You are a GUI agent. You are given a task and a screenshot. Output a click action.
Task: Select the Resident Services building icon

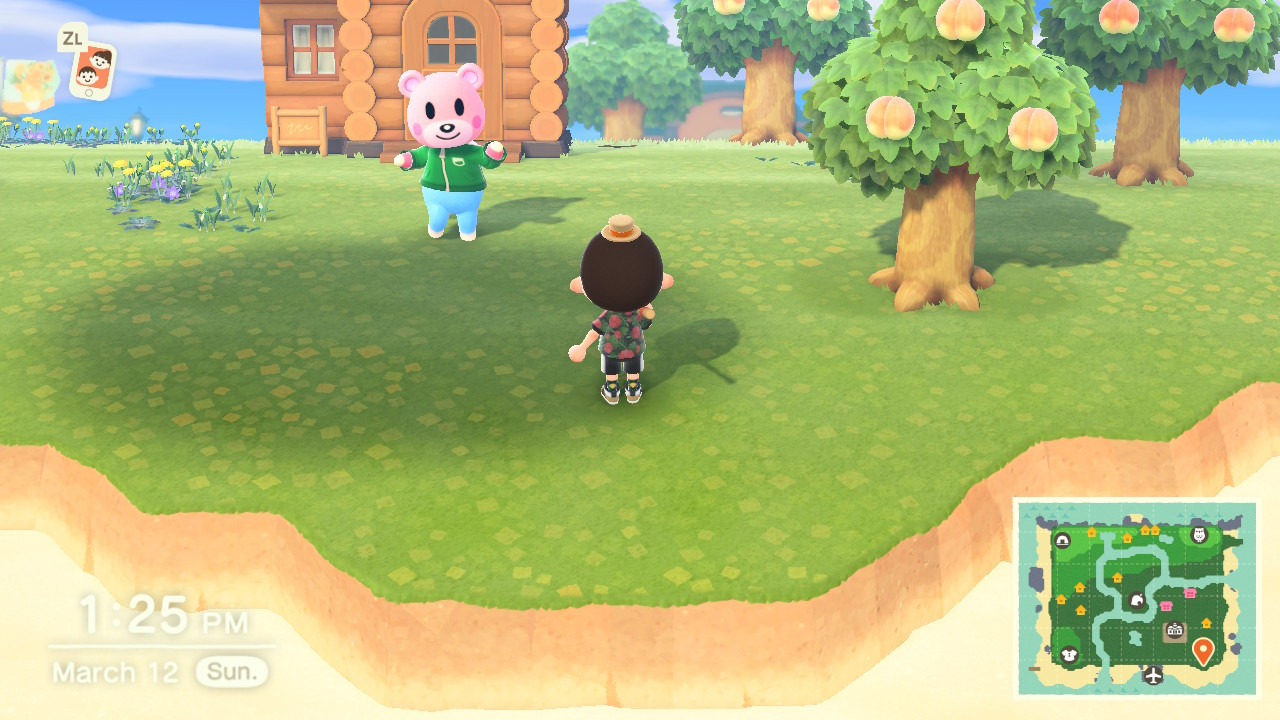pos(1175,629)
